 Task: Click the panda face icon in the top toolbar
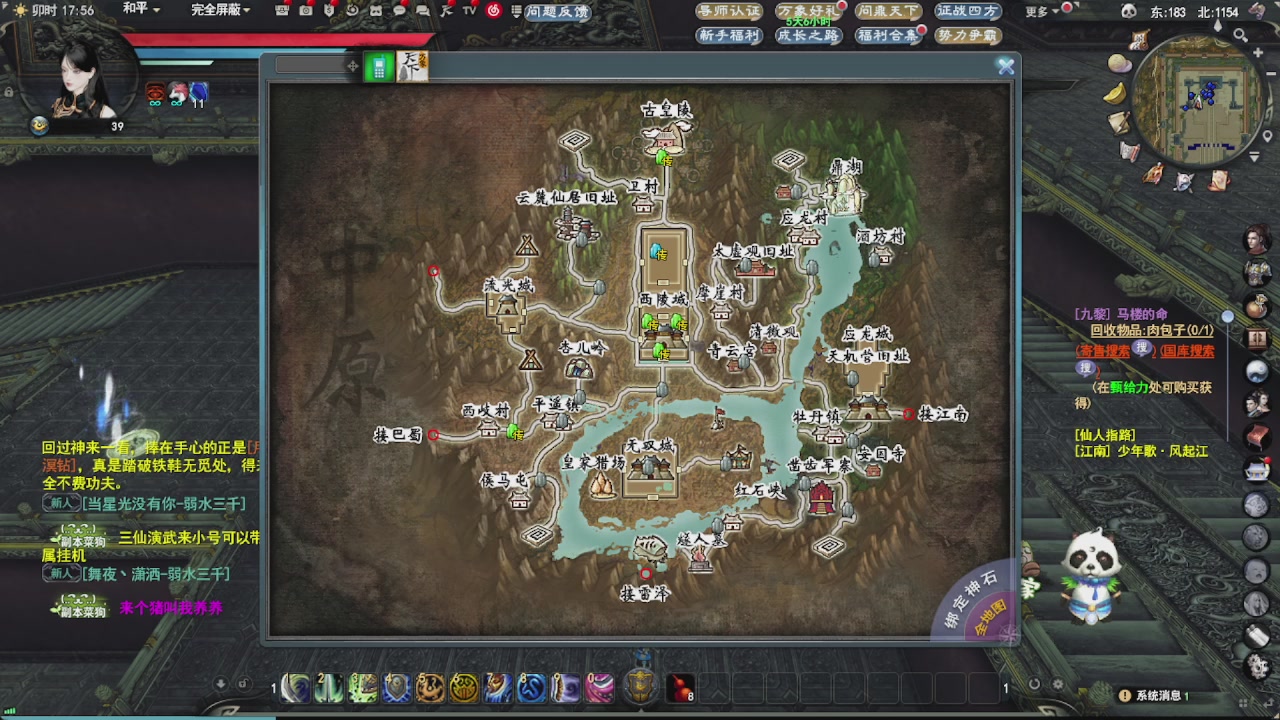pyautogui.click(x=375, y=10)
